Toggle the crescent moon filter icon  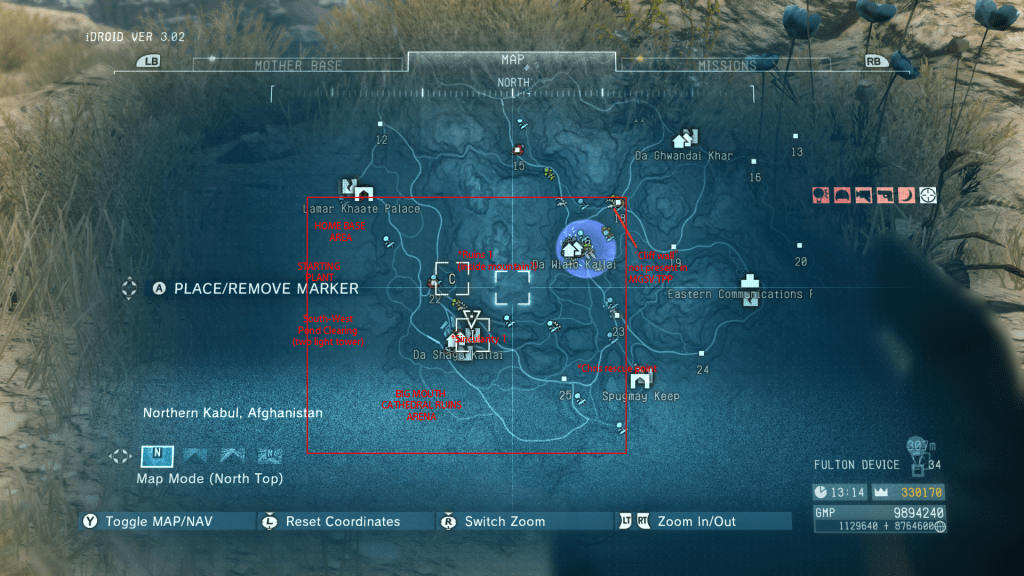[x=907, y=195]
